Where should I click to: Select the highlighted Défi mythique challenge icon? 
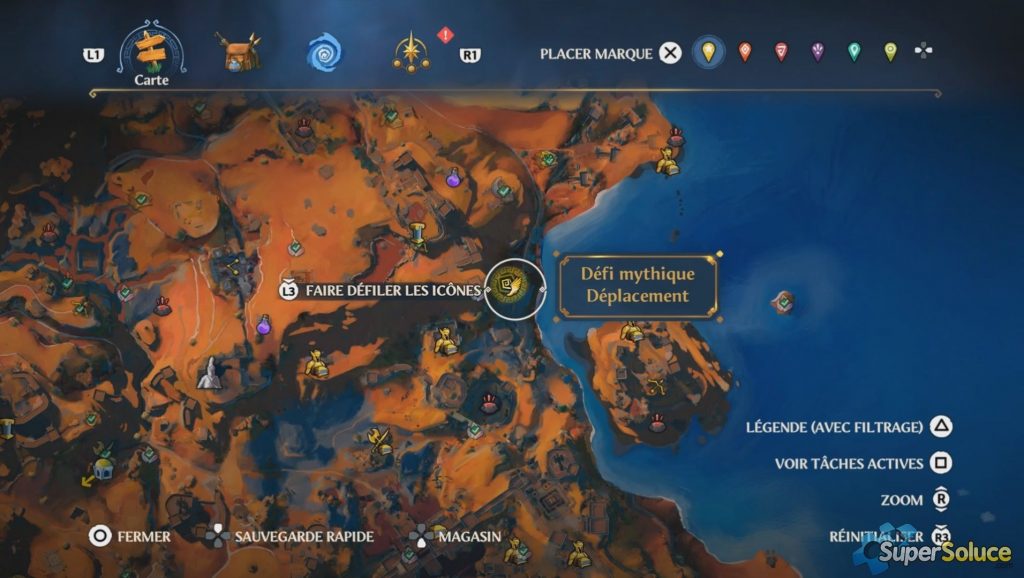(x=514, y=289)
